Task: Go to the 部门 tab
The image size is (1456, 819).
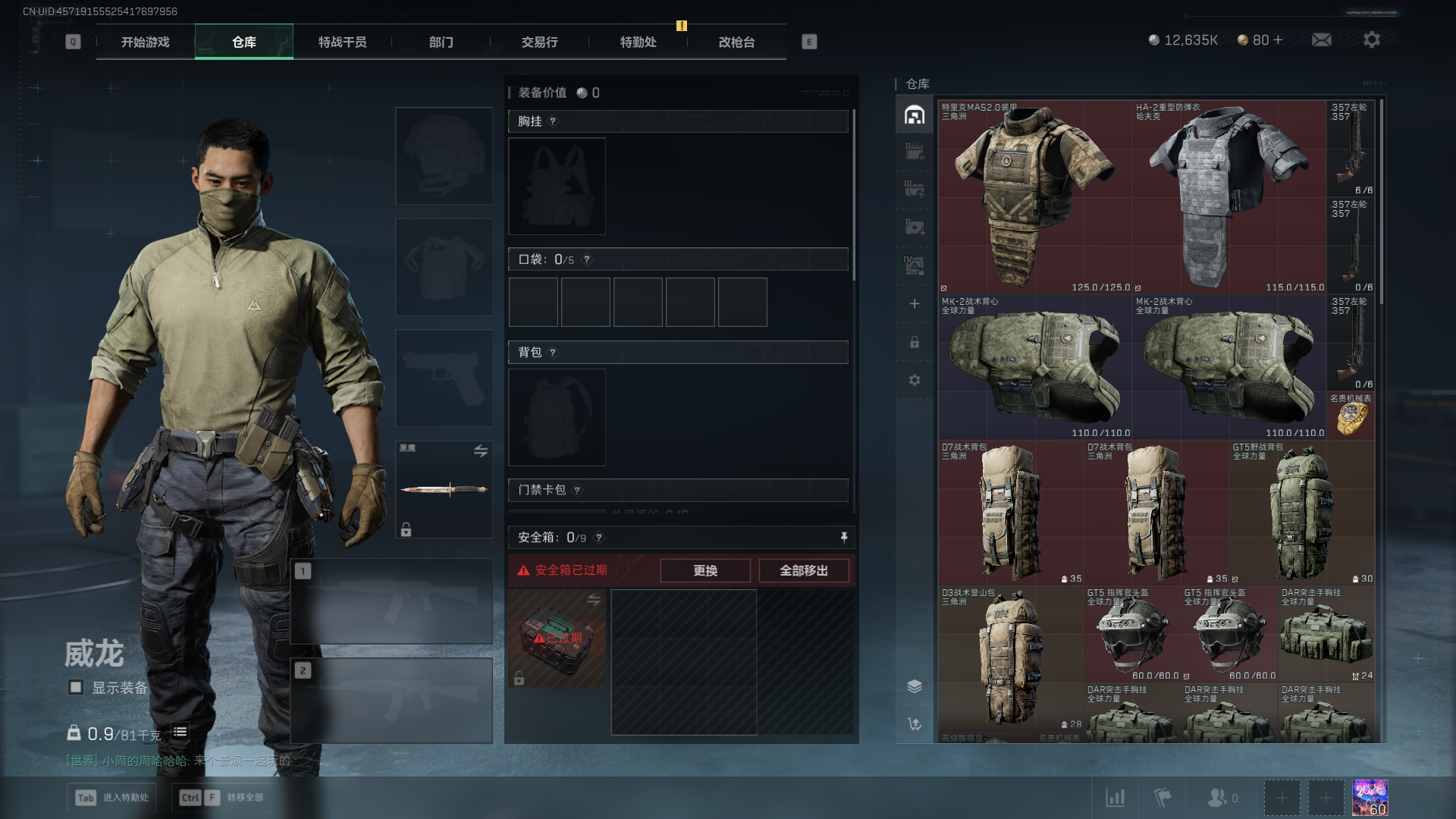Action: pyautogui.click(x=441, y=42)
